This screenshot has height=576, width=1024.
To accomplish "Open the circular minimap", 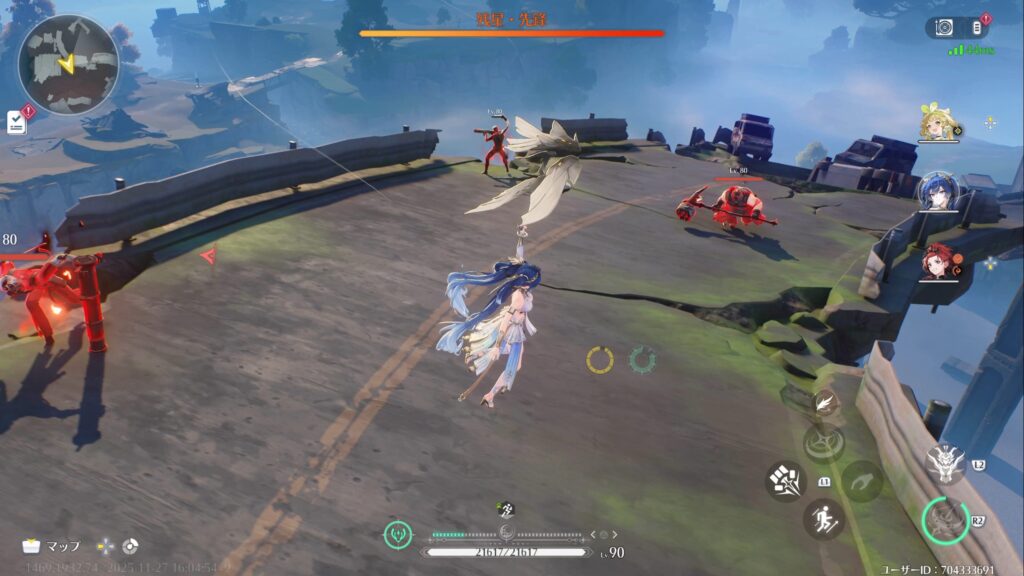I will [x=68, y=64].
